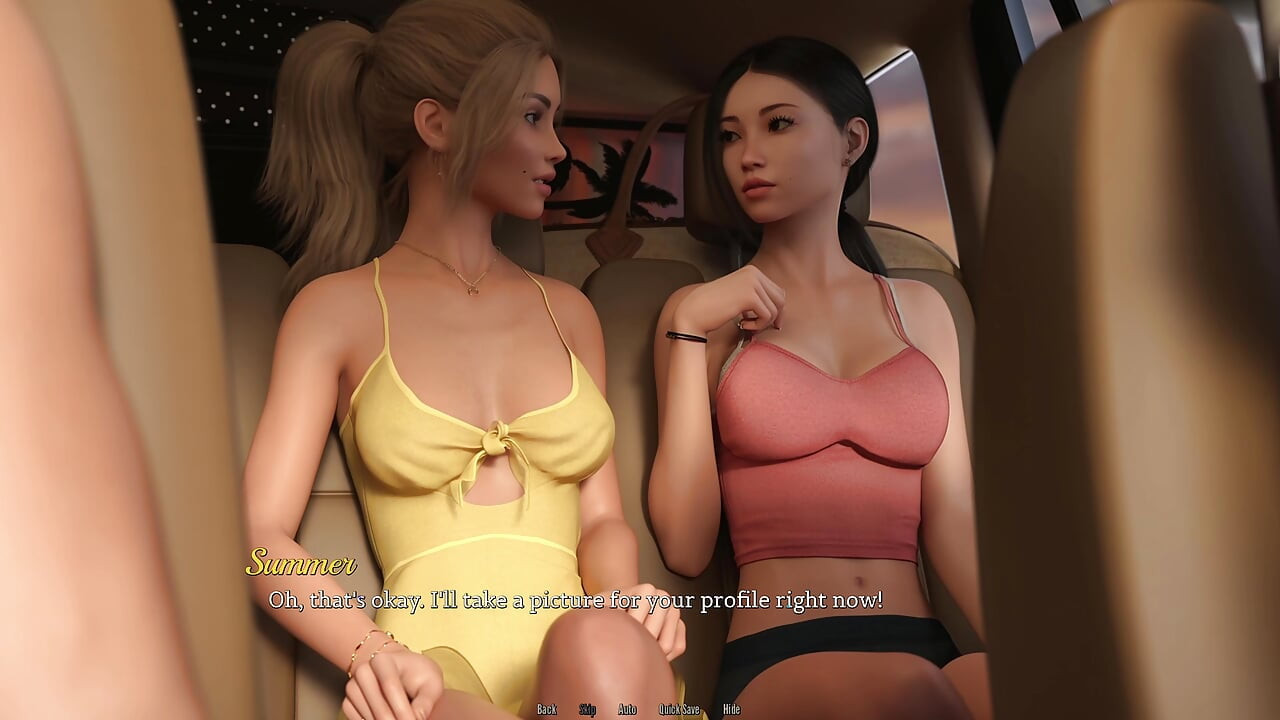The width and height of the screenshot is (1280, 720).
Task: Click the quick menu bar area
Action: tap(640, 709)
